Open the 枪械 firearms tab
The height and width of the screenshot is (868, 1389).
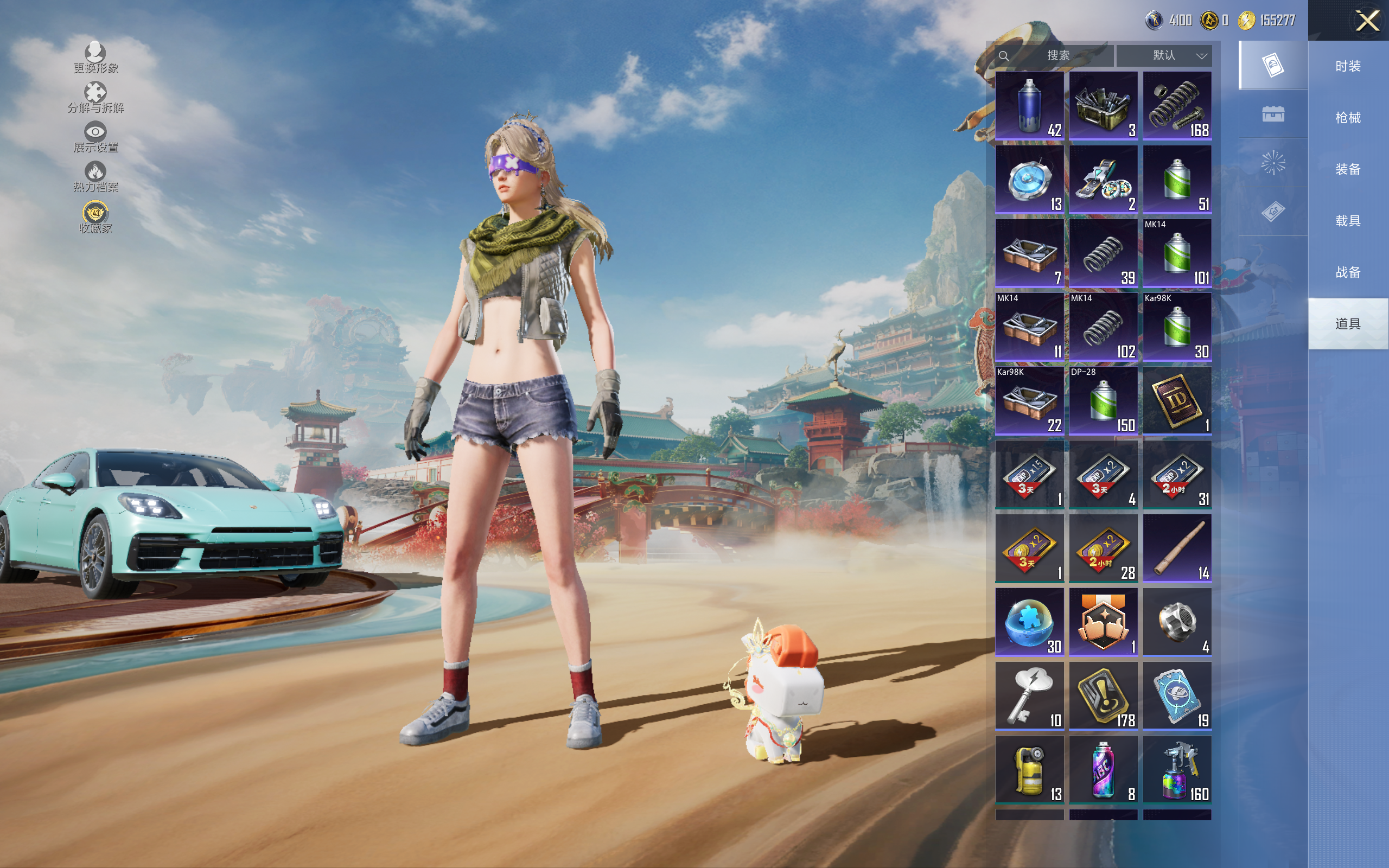click(x=1347, y=118)
